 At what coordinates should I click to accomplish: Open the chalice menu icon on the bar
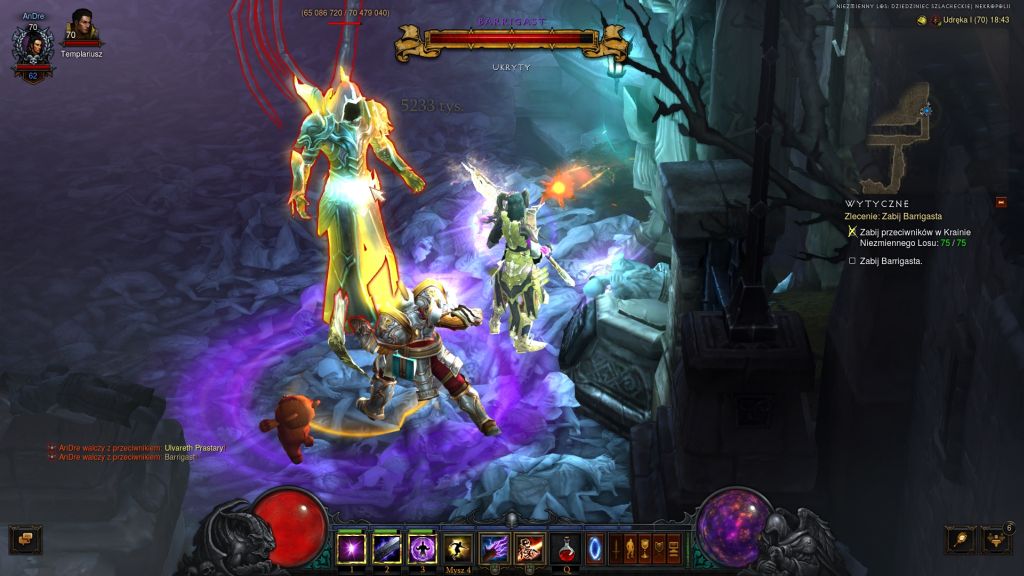[x=645, y=548]
